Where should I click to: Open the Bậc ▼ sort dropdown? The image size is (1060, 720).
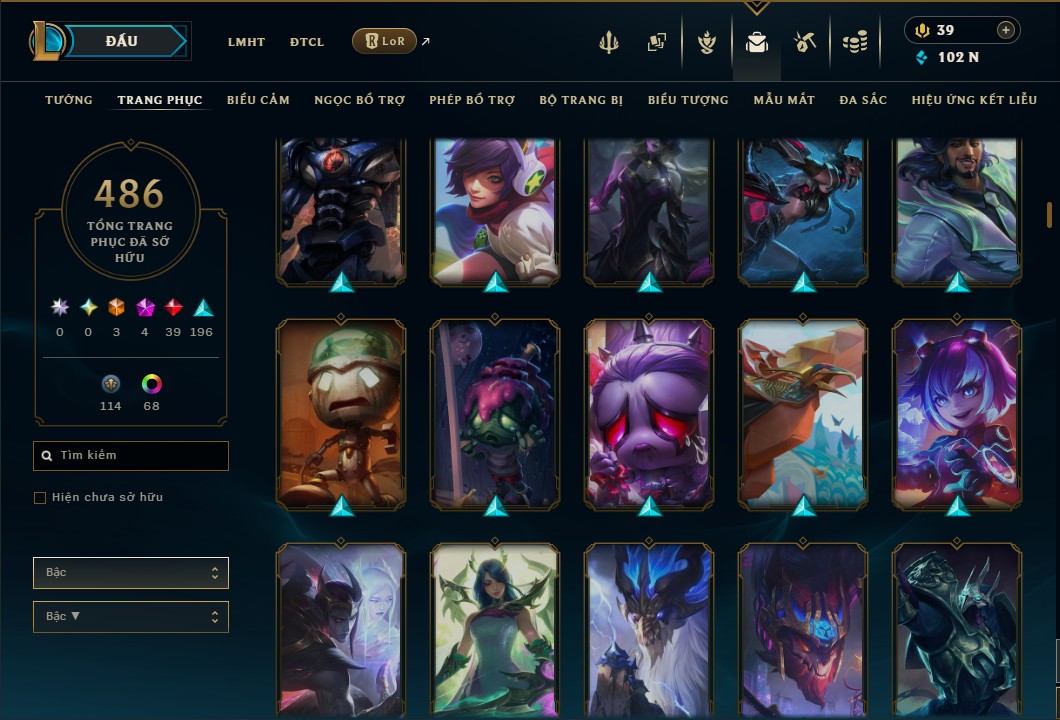[131, 617]
